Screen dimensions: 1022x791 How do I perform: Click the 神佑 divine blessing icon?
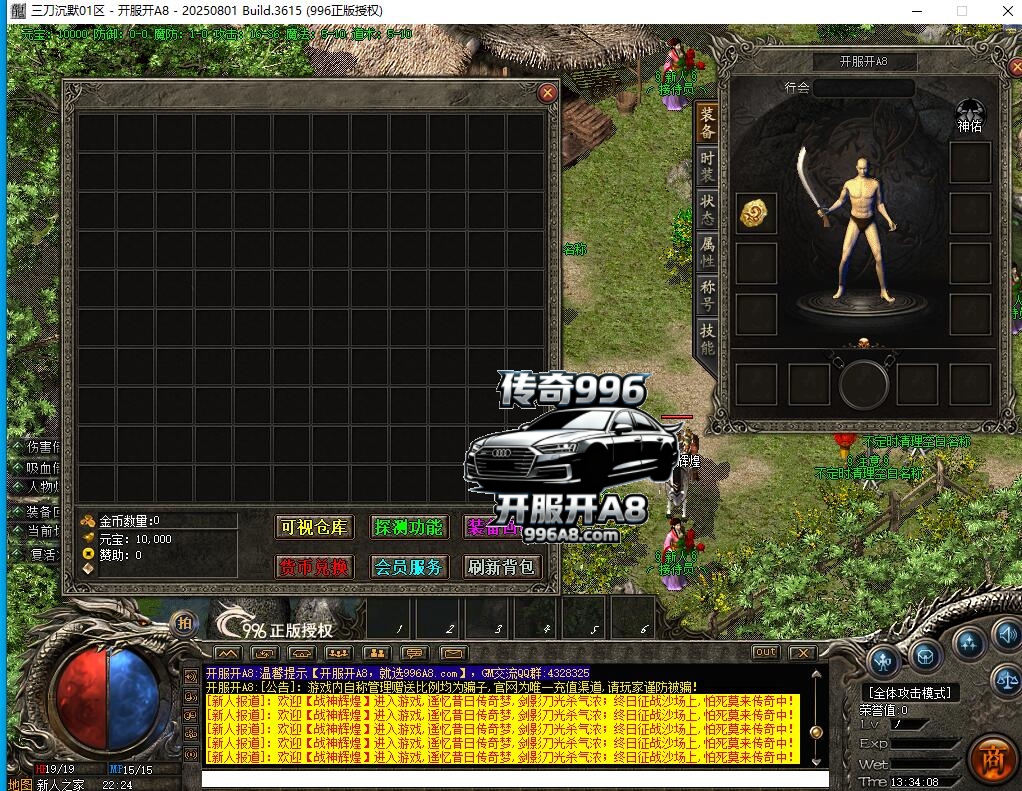click(970, 111)
